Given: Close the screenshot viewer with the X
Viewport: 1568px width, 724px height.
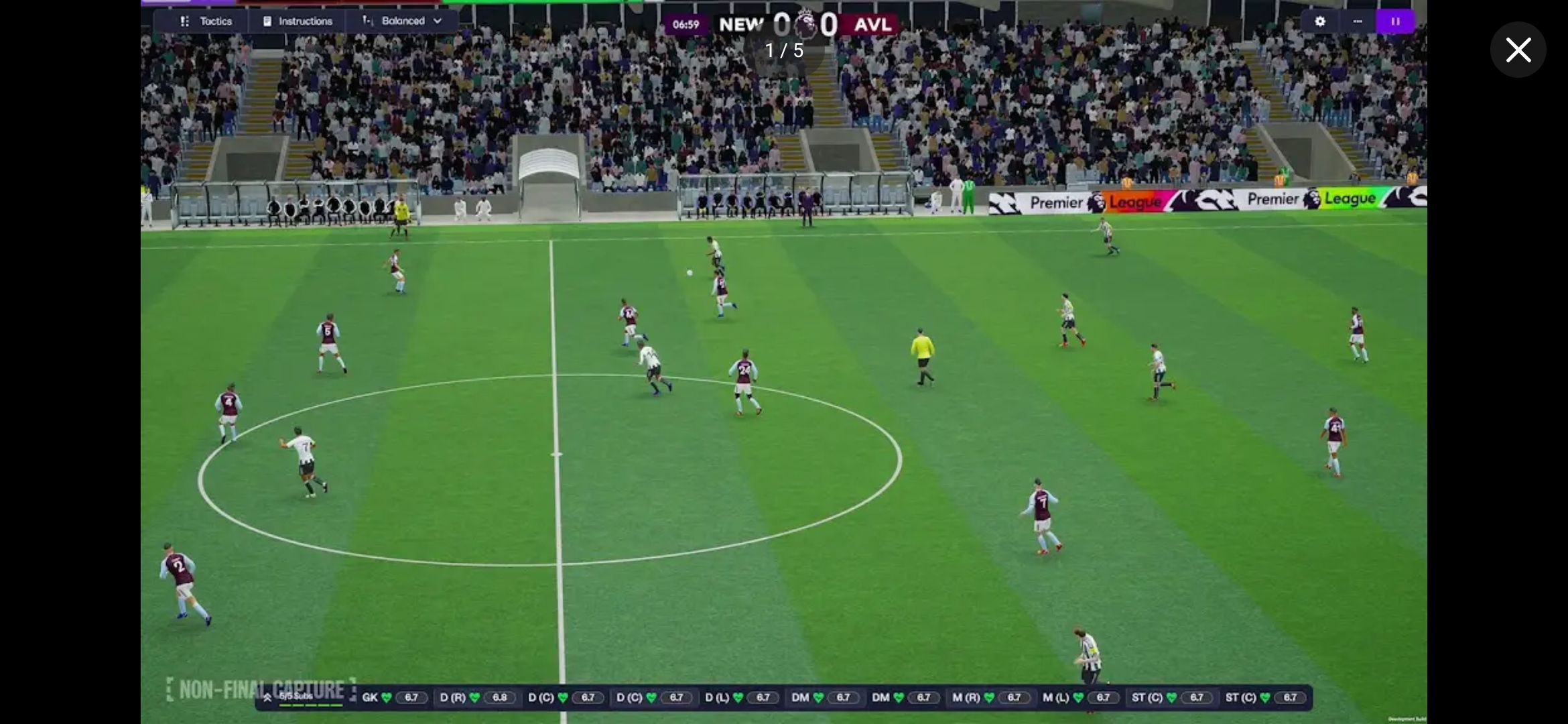Looking at the screenshot, I should 1518,50.
